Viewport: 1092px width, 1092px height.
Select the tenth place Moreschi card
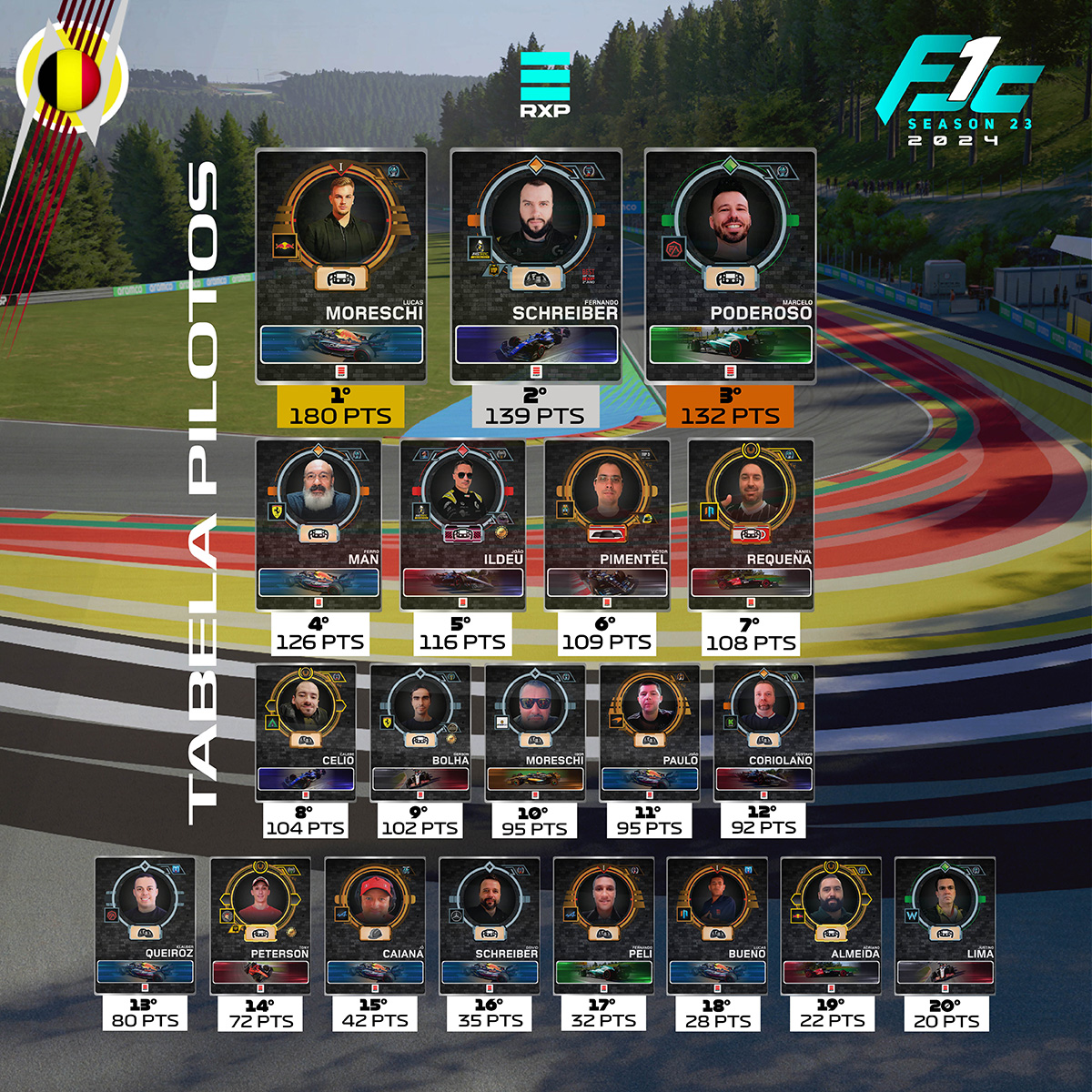pos(534,733)
